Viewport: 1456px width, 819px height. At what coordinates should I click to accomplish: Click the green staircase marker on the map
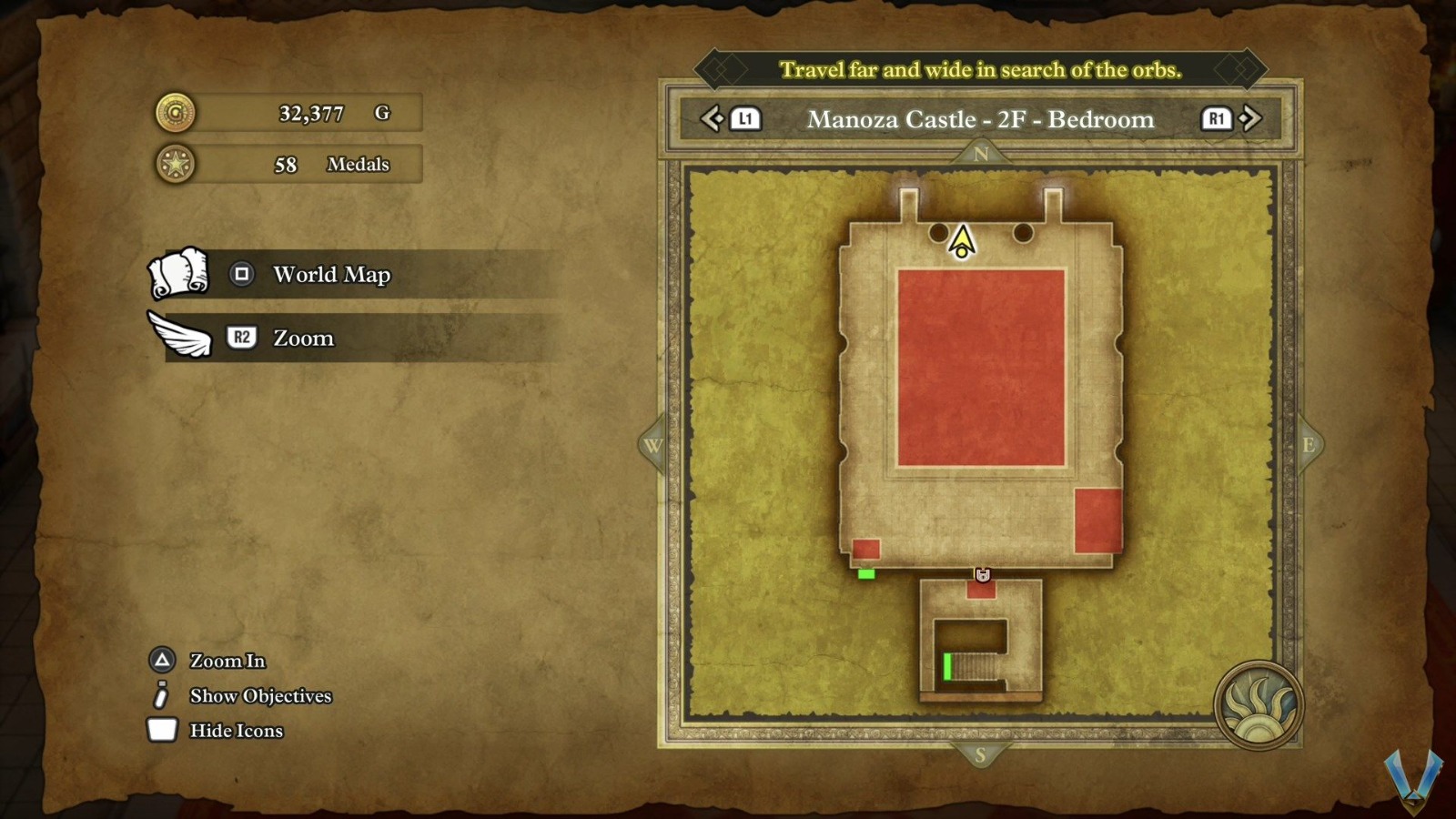[947, 666]
